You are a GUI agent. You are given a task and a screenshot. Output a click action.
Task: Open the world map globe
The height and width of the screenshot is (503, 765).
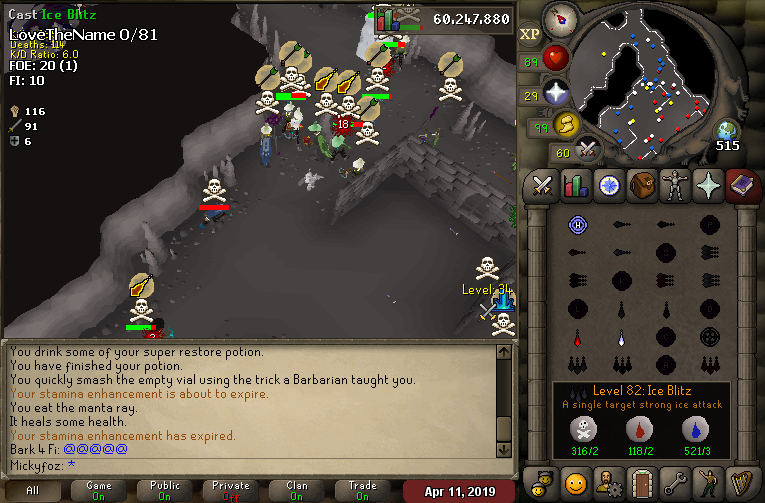(x=727, y=131)
